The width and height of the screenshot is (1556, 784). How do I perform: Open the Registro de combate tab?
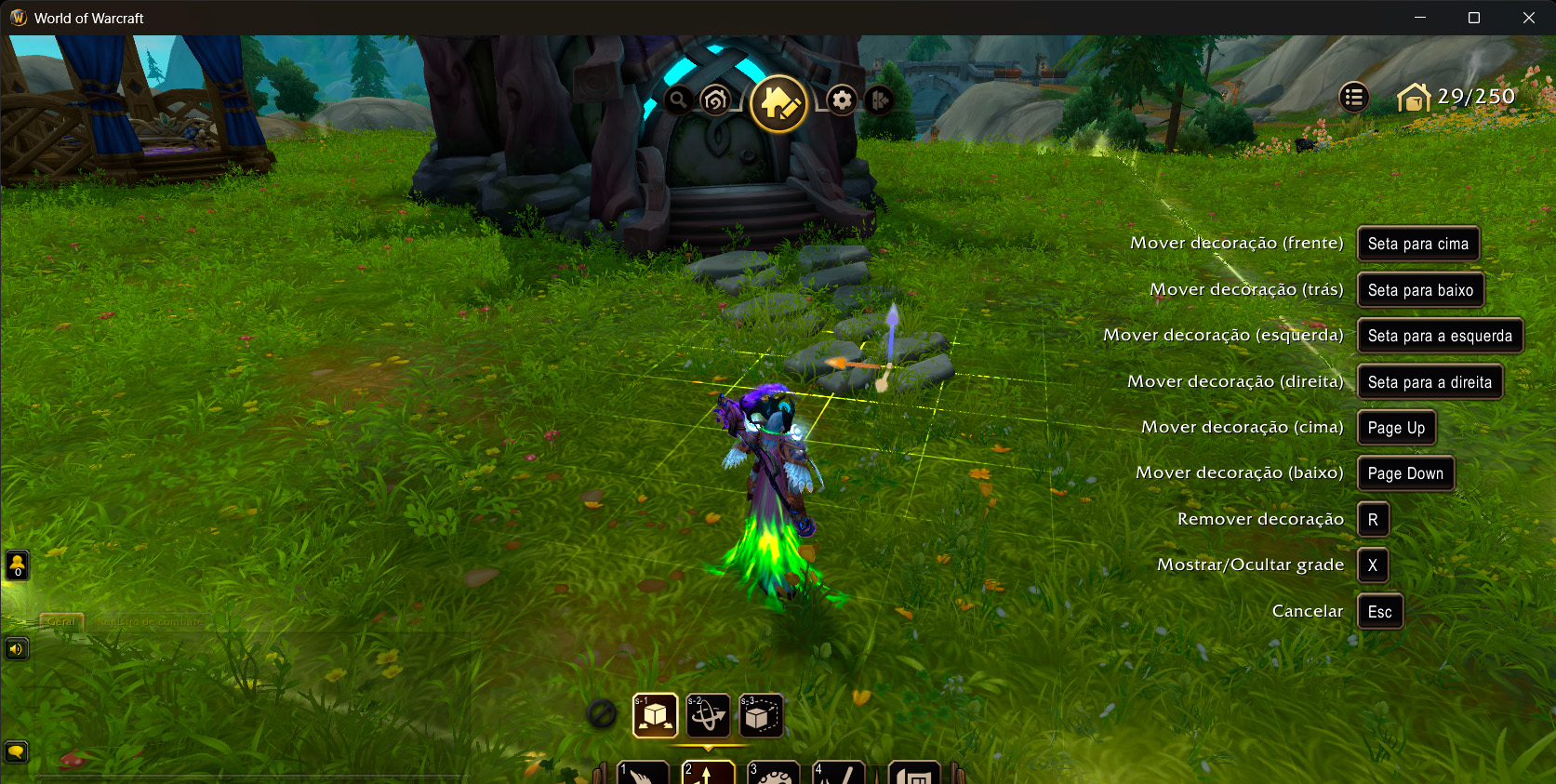pos(150,621)
